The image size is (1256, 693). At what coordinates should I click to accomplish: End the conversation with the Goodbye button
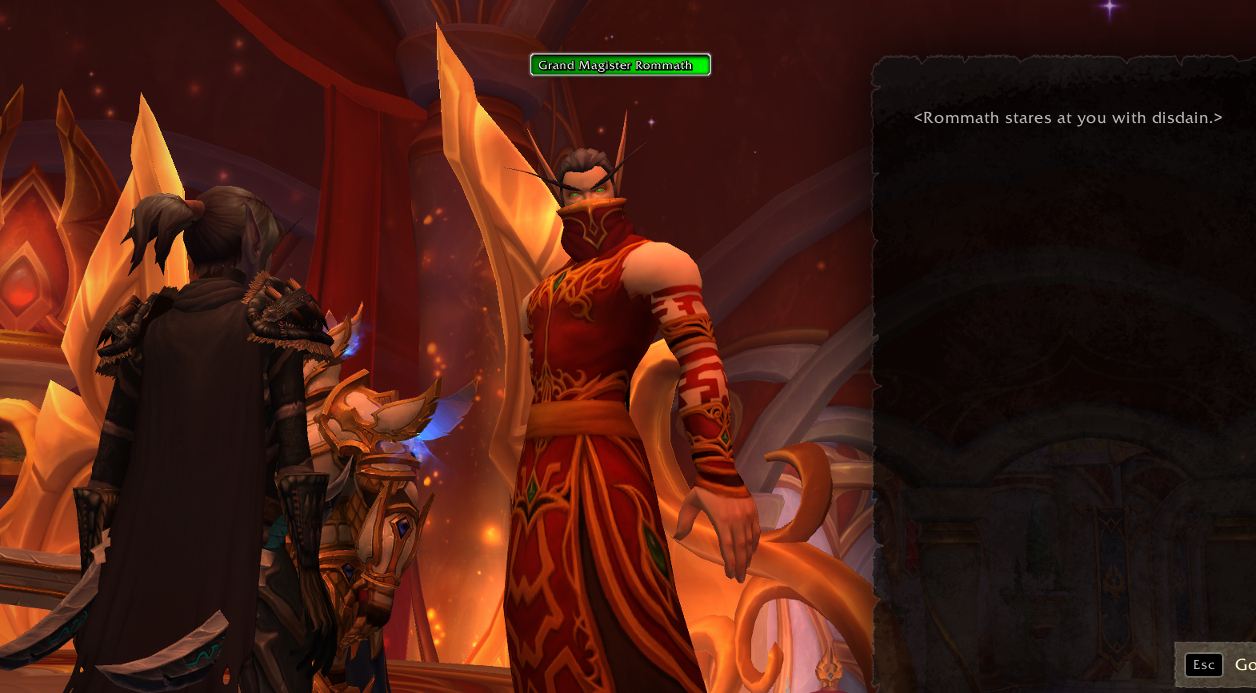pos(1220,665)
